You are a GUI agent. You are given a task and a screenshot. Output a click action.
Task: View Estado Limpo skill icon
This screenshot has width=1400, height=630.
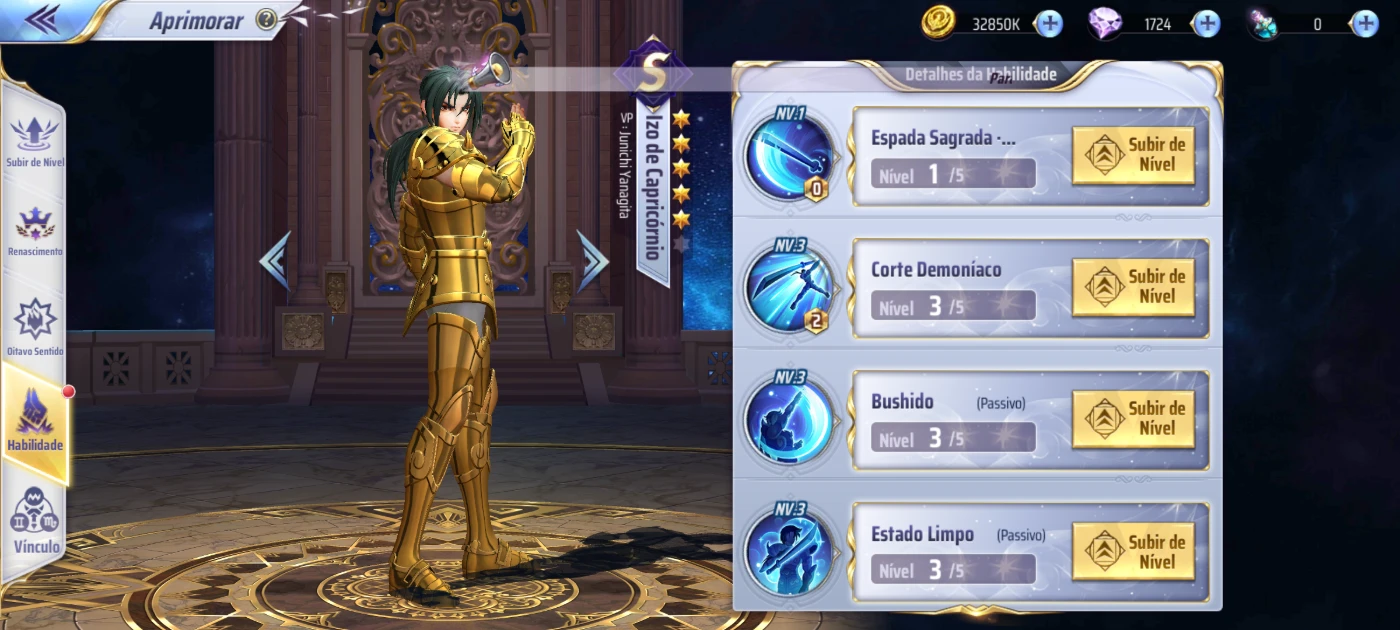[x=790, y=553]
